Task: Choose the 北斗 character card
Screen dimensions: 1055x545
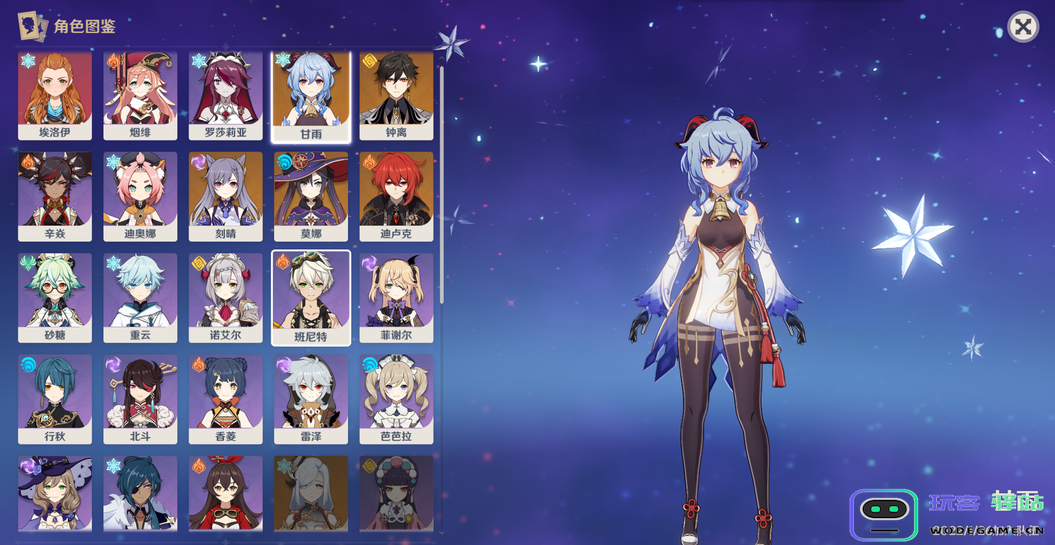Action: 140,399
